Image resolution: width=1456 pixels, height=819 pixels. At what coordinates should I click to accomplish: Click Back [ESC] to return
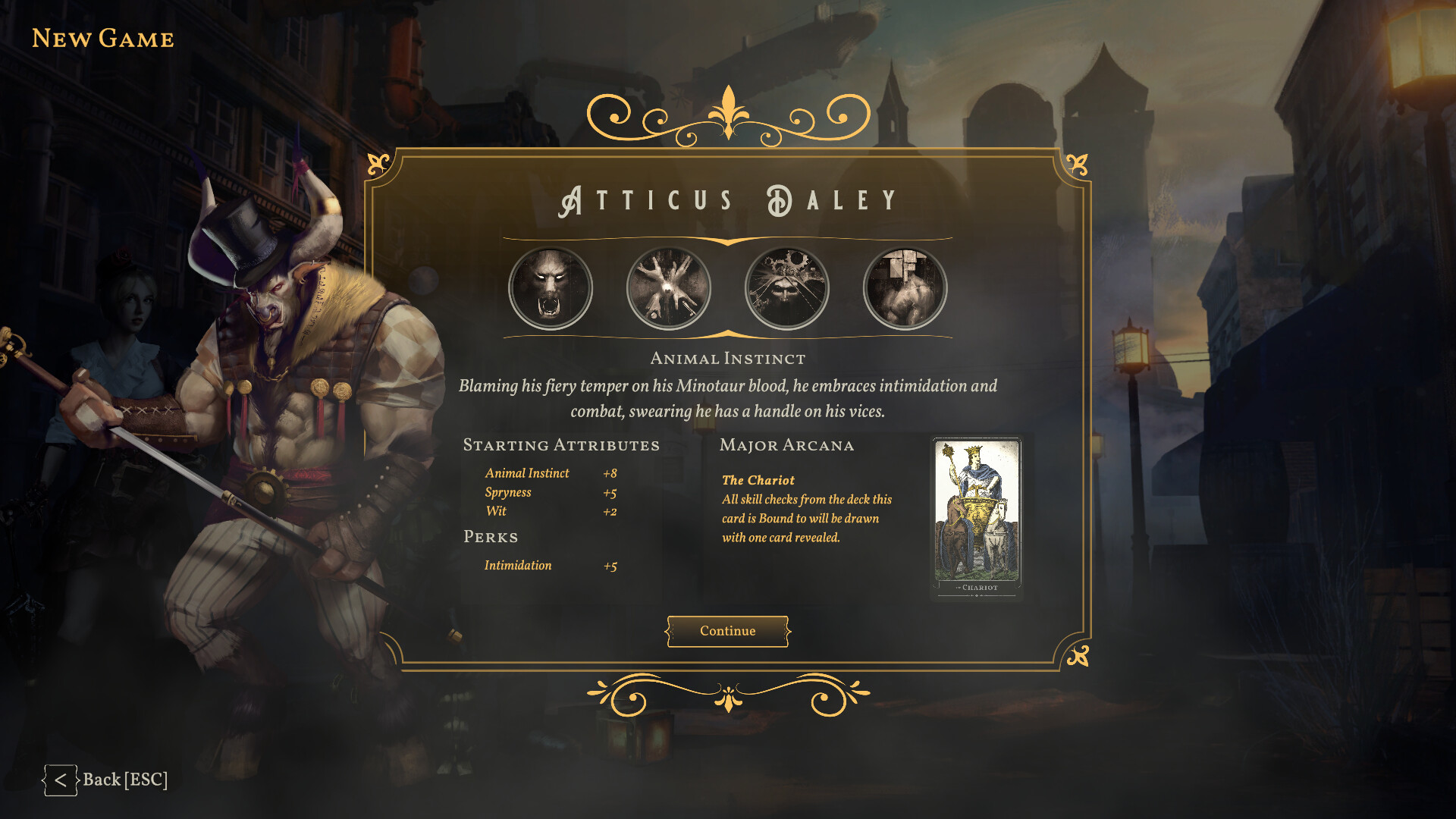point(126,779)
